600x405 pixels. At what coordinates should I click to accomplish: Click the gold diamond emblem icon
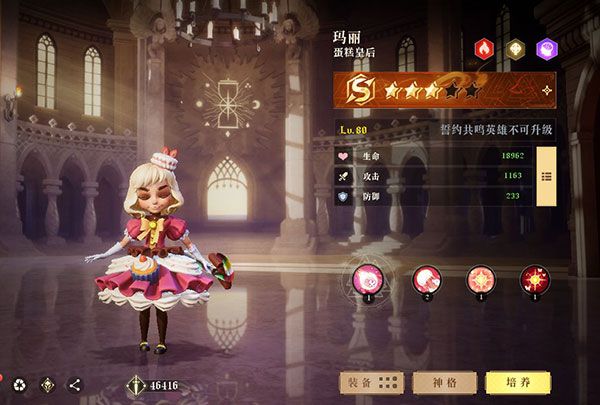pos(47,384)
